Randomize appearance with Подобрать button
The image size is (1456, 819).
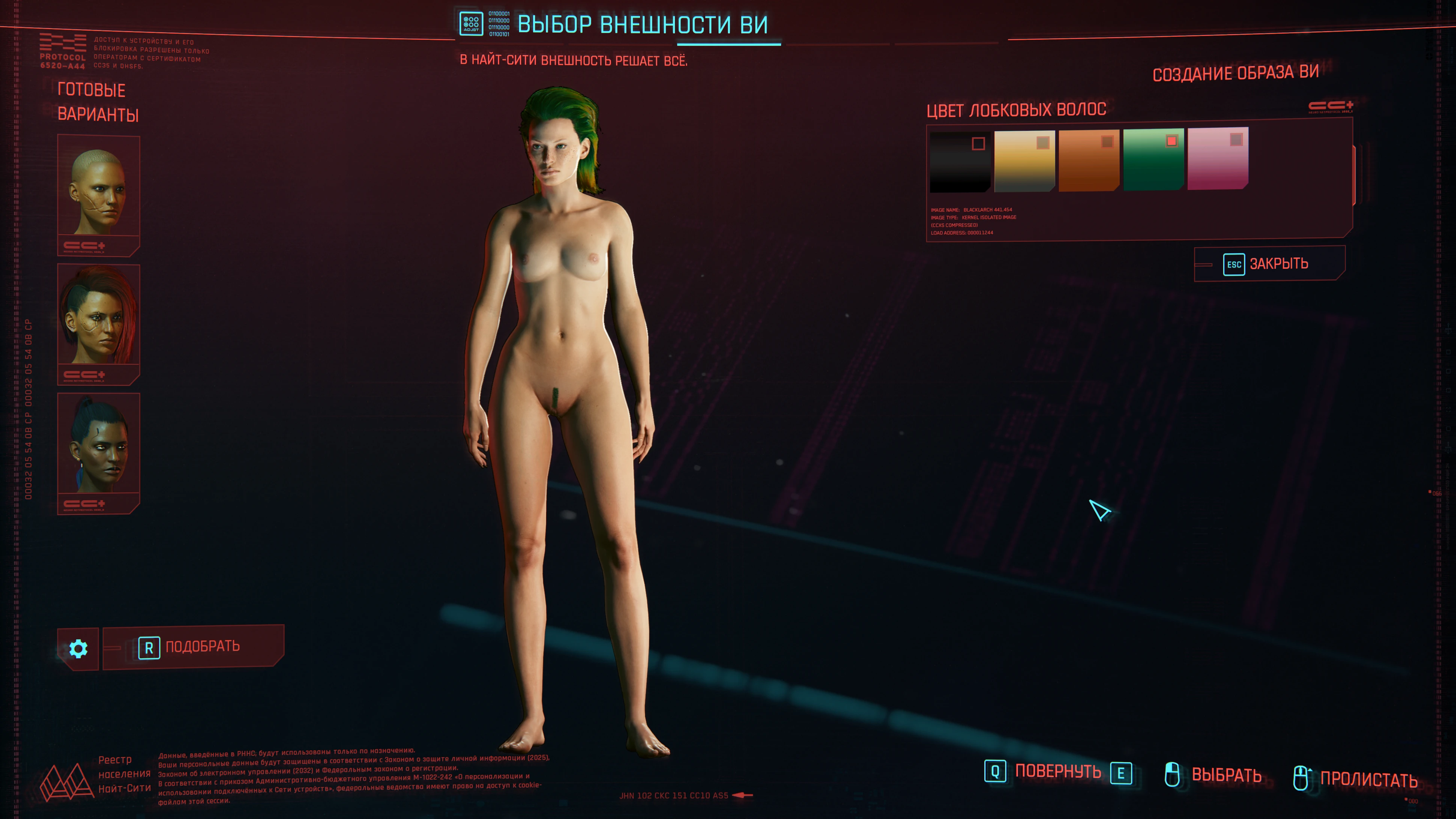click(x=193, y=647)
